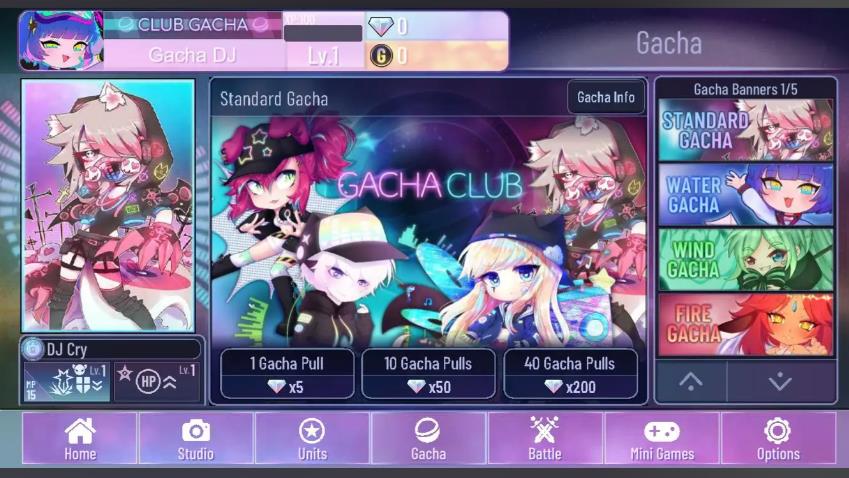
Task: View the DJ Cry character card
Action: pos(108,205)
